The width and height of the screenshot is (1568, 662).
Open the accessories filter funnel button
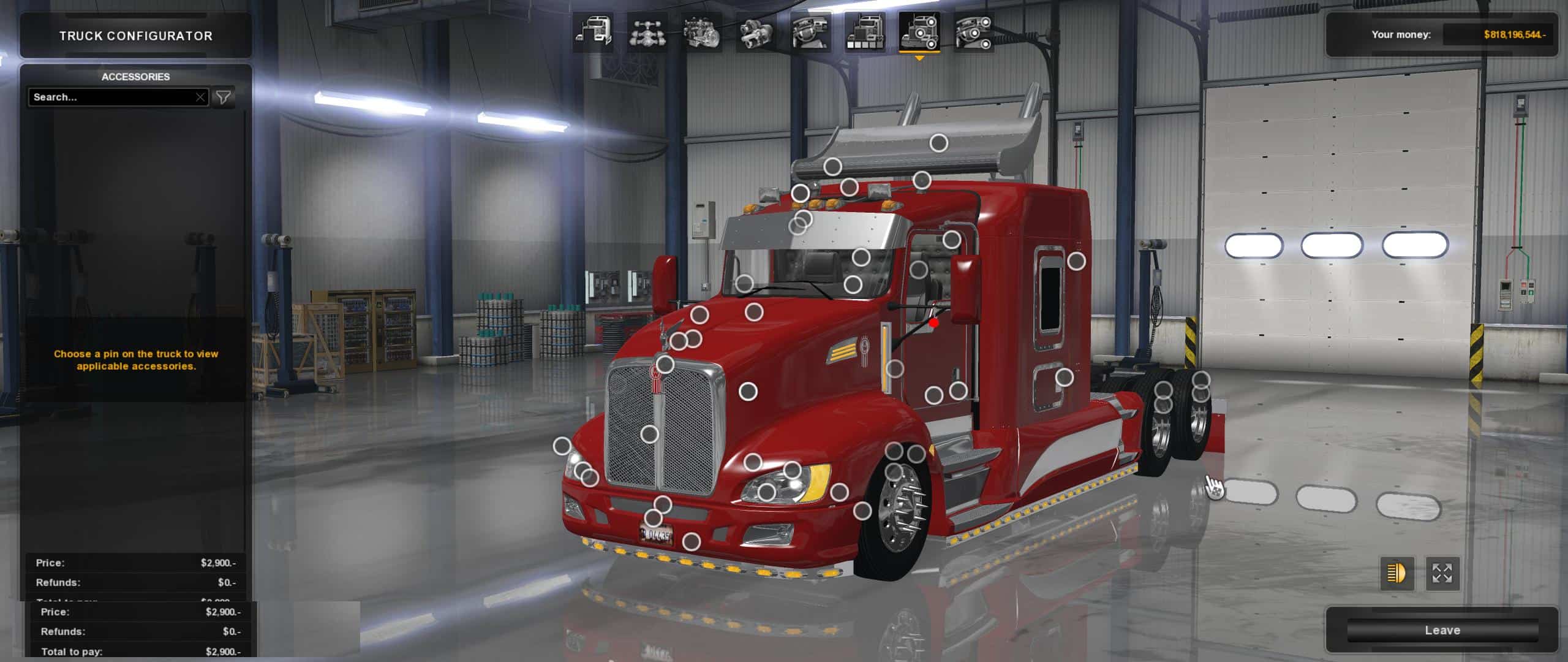click(224, 97)
